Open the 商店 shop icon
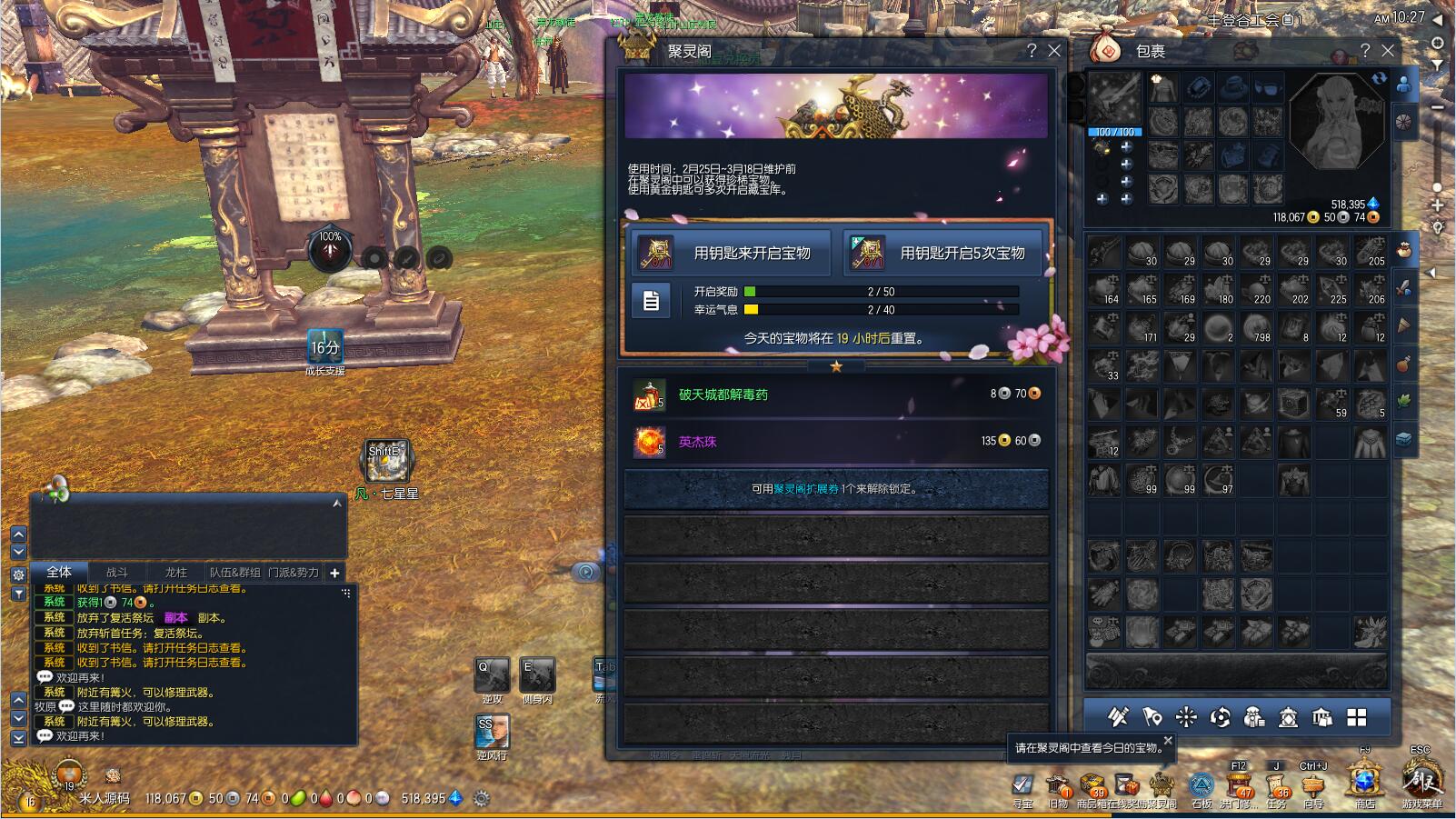 point(1364,784)
